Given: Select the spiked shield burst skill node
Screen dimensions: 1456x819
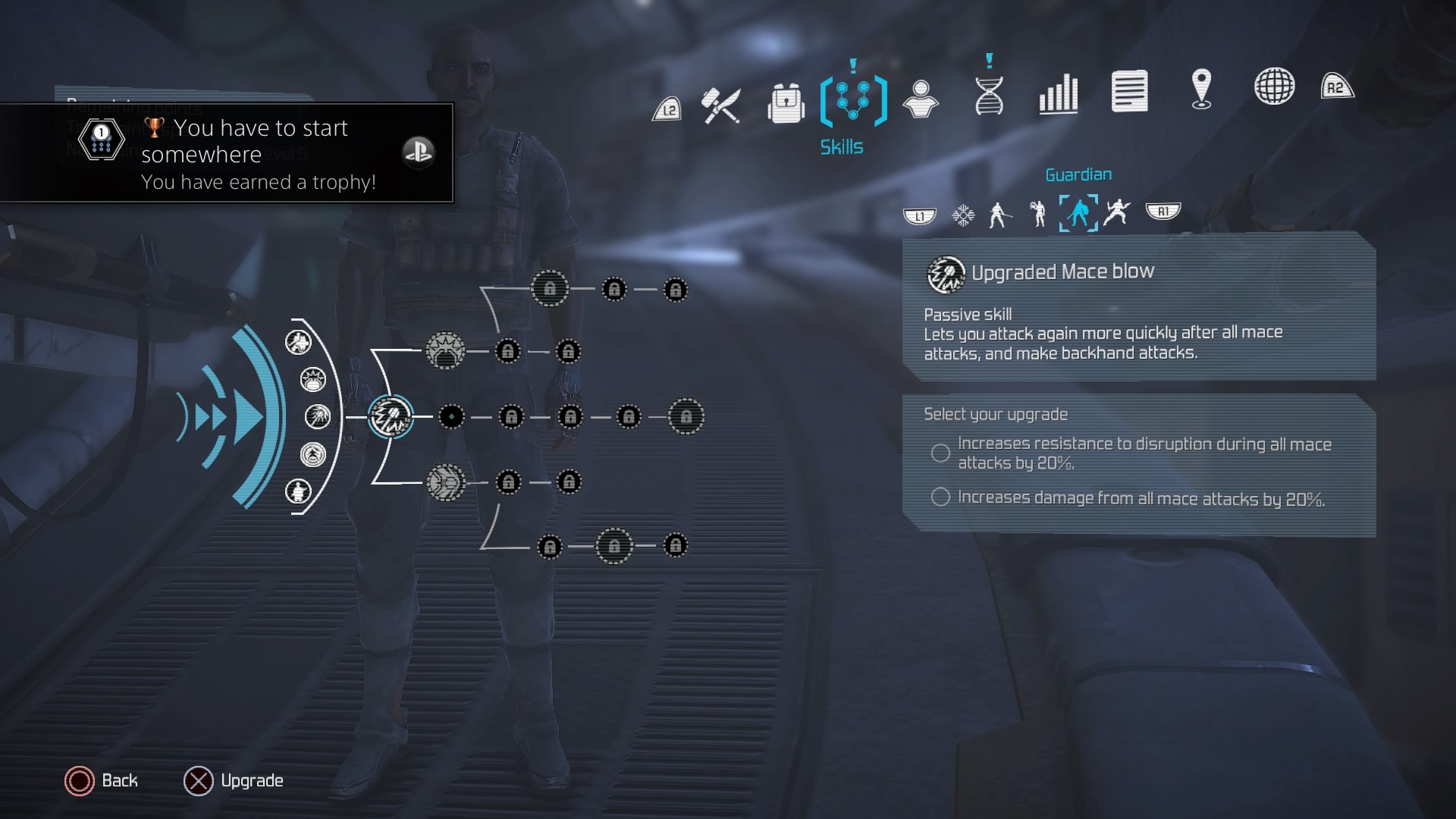Looking at the screenshot, I should point(445,351).
